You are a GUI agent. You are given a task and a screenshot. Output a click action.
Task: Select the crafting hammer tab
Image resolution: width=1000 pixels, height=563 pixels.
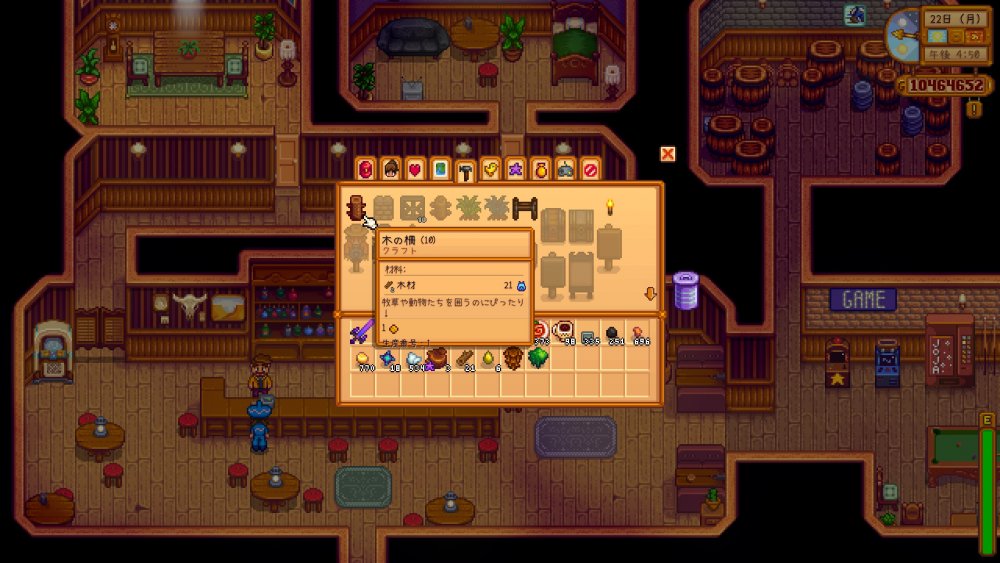coord(465,171)
